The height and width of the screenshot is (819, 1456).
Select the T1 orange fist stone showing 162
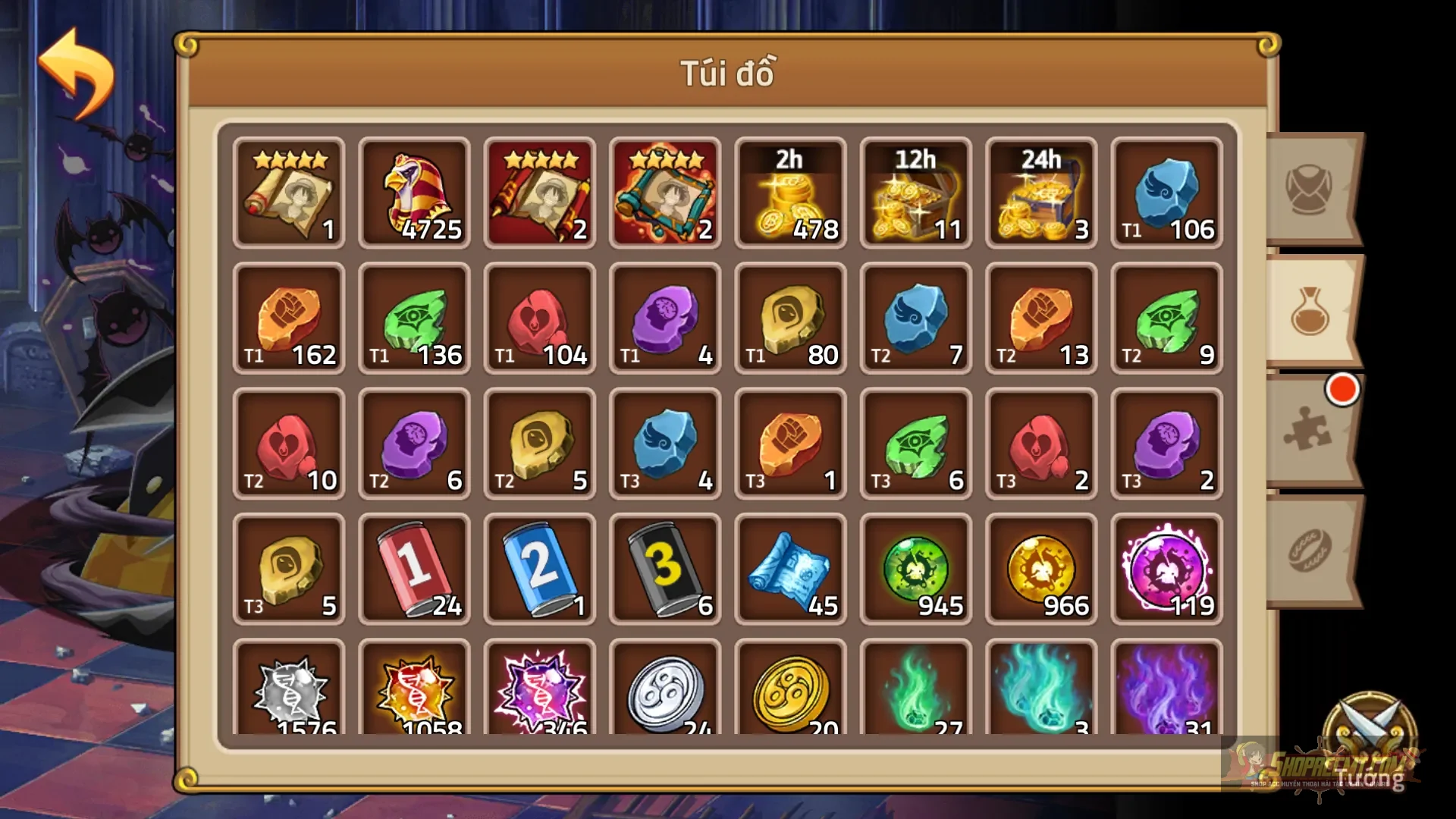click(x=289, y=318)
